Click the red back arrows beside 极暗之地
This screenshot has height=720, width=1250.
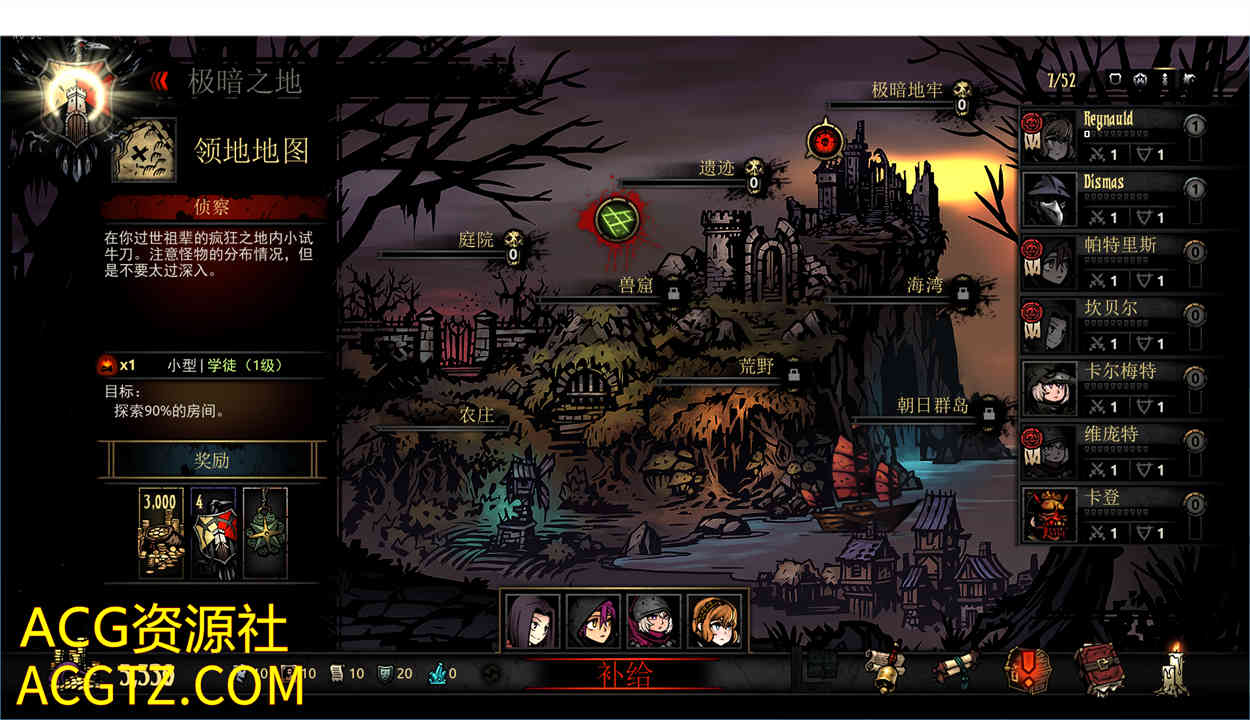click(160, 82)
